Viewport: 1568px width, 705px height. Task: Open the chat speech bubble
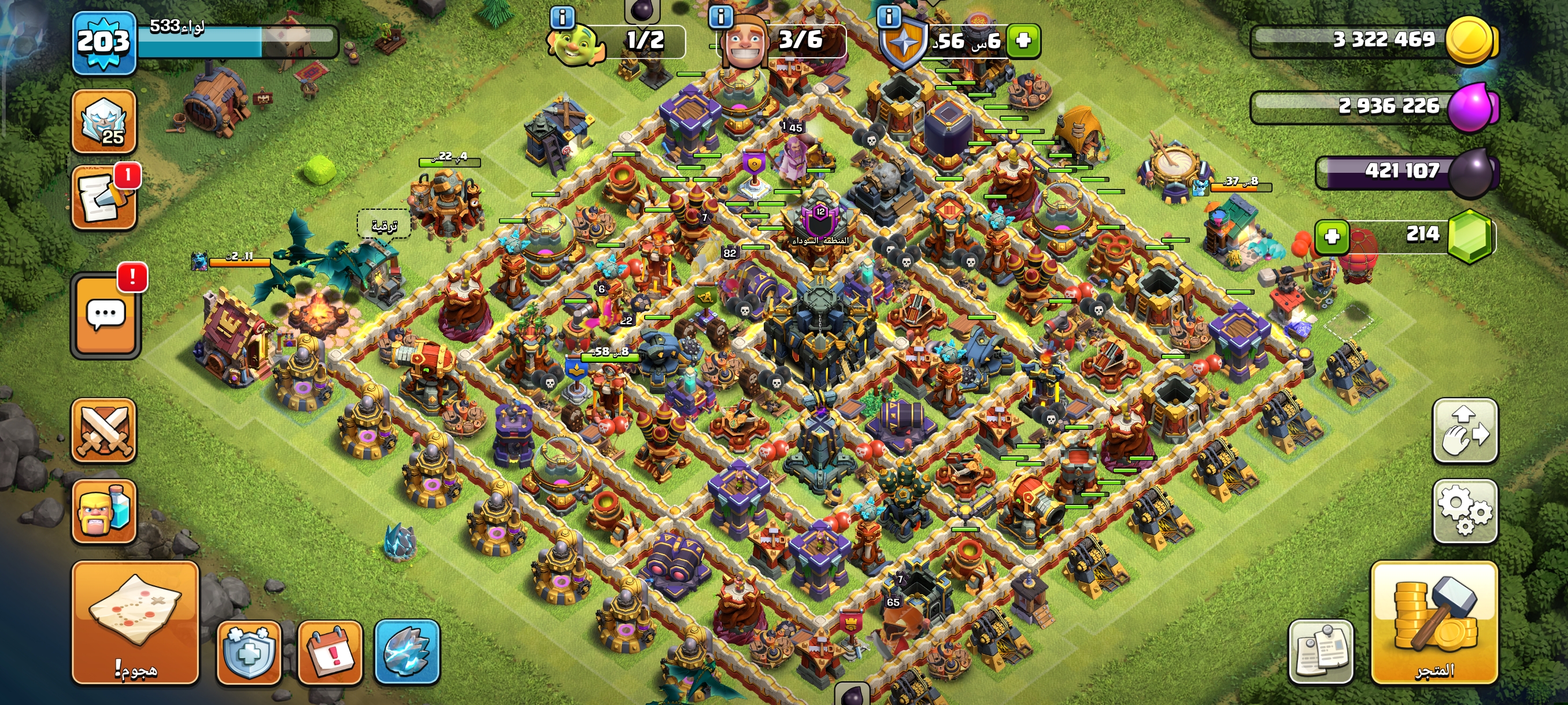pyautogui.click(x=106, y=314)
